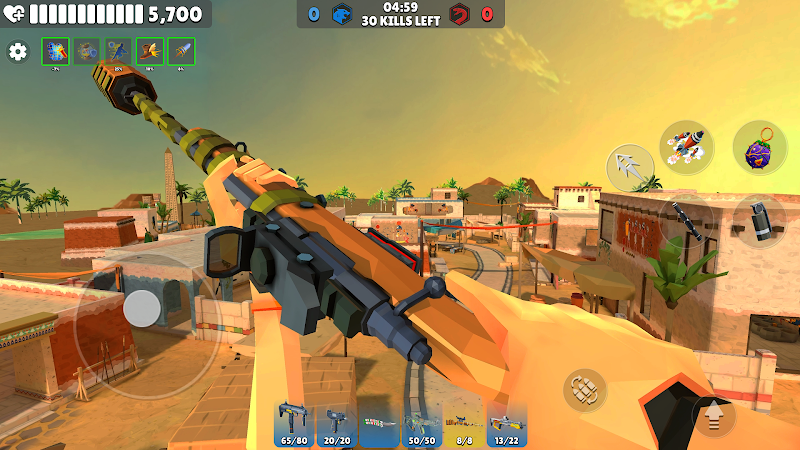Open the settings gear menu
800x450 pixels.
pos(17,52)
